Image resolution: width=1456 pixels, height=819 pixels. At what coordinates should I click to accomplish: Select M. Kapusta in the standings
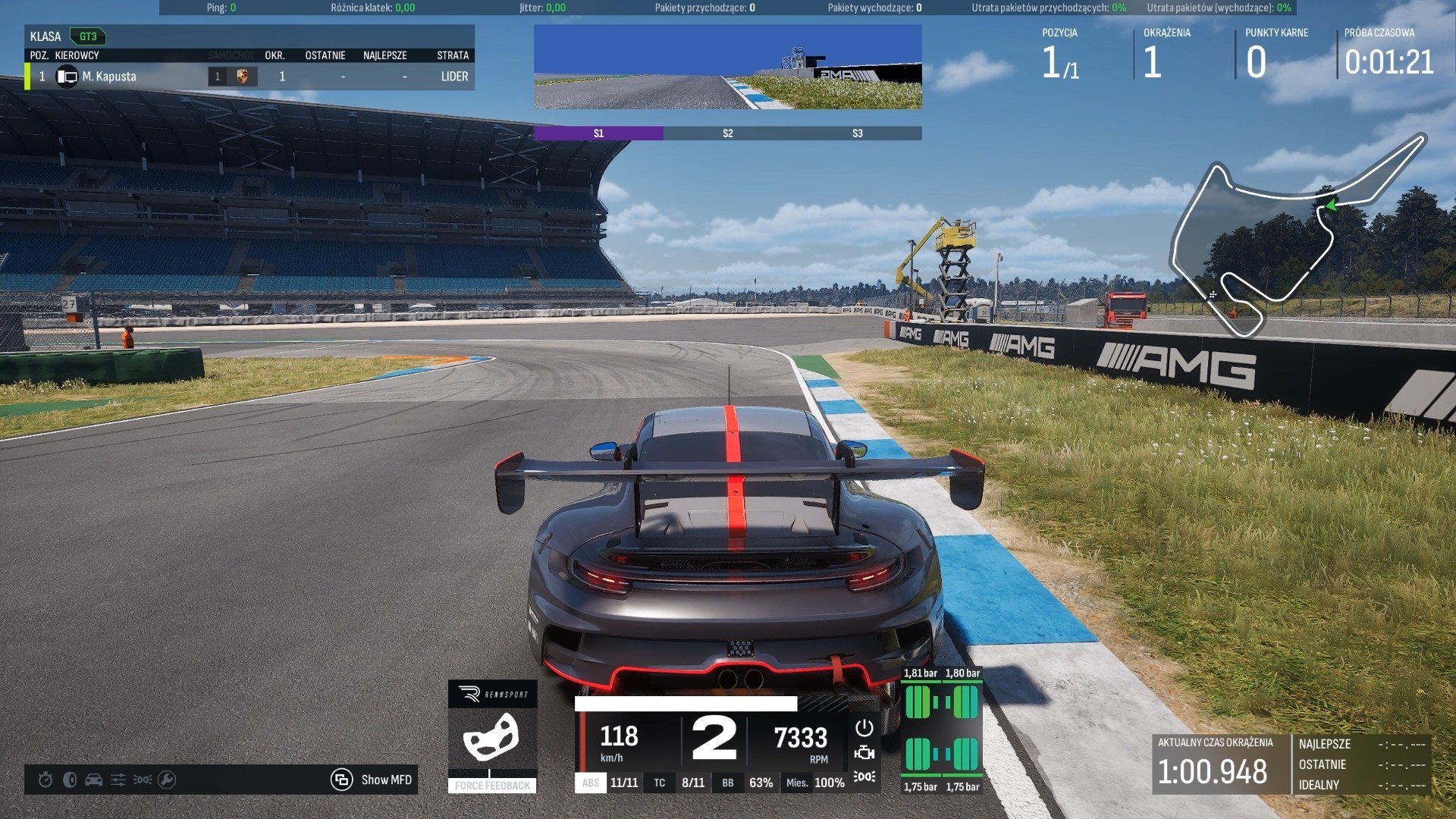(x=109, y=77)
